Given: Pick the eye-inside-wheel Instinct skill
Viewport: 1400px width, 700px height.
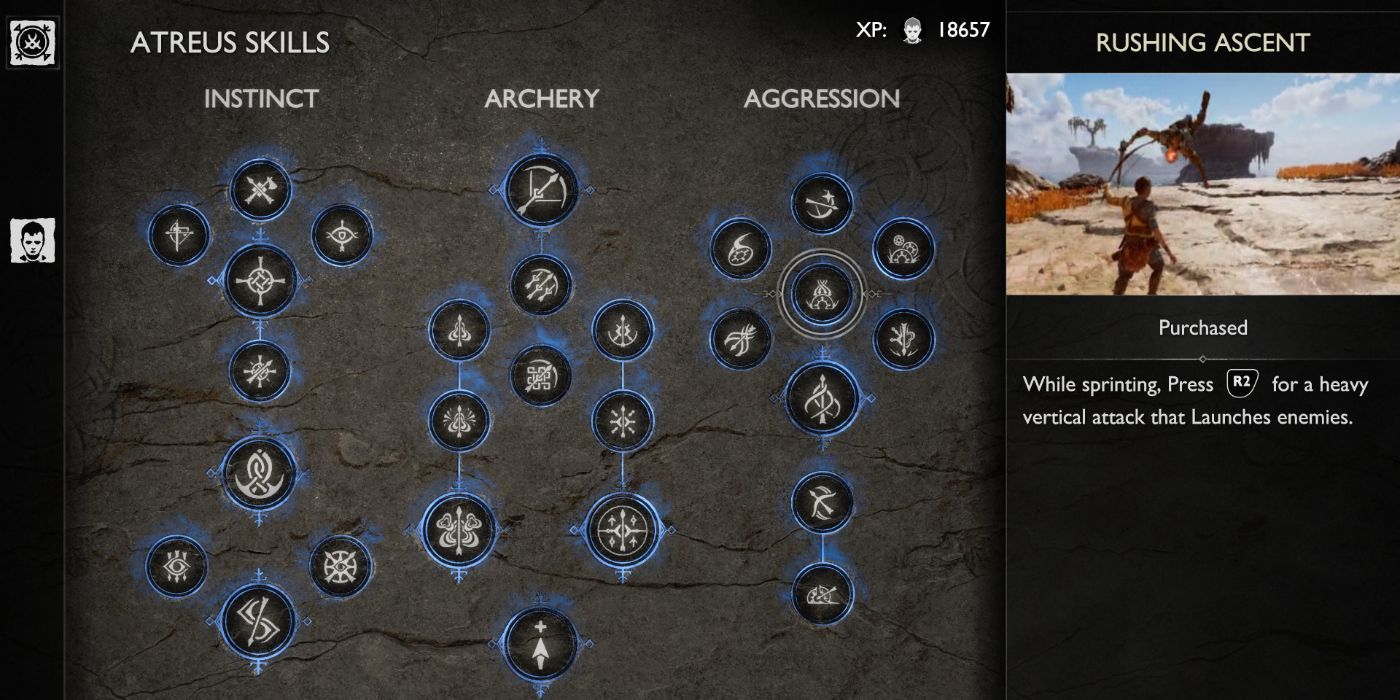Looking at the screenshot, I should tap(340, 566).
